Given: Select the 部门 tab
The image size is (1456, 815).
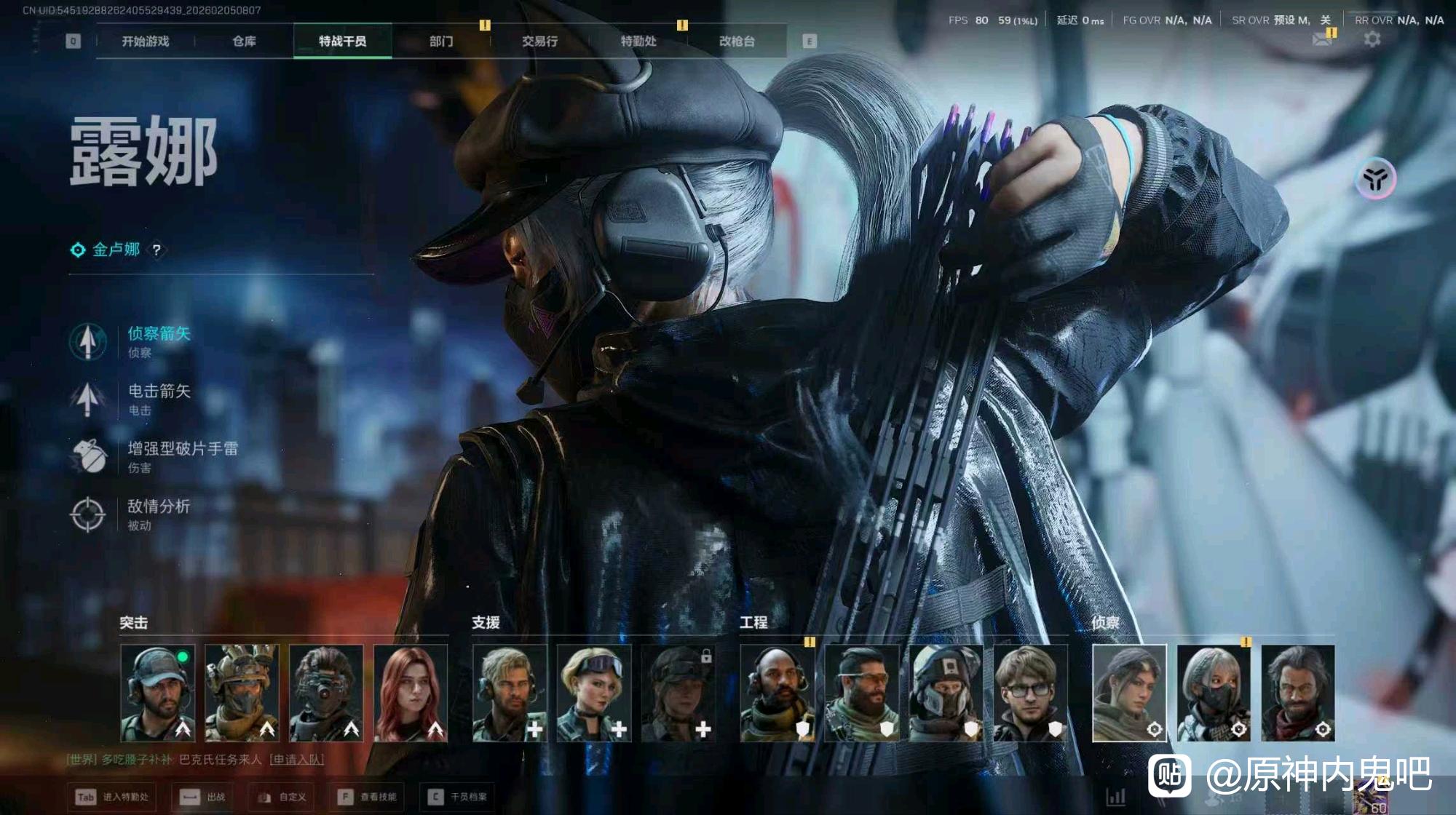Looking at the screenshot, I should pos(441,41).
